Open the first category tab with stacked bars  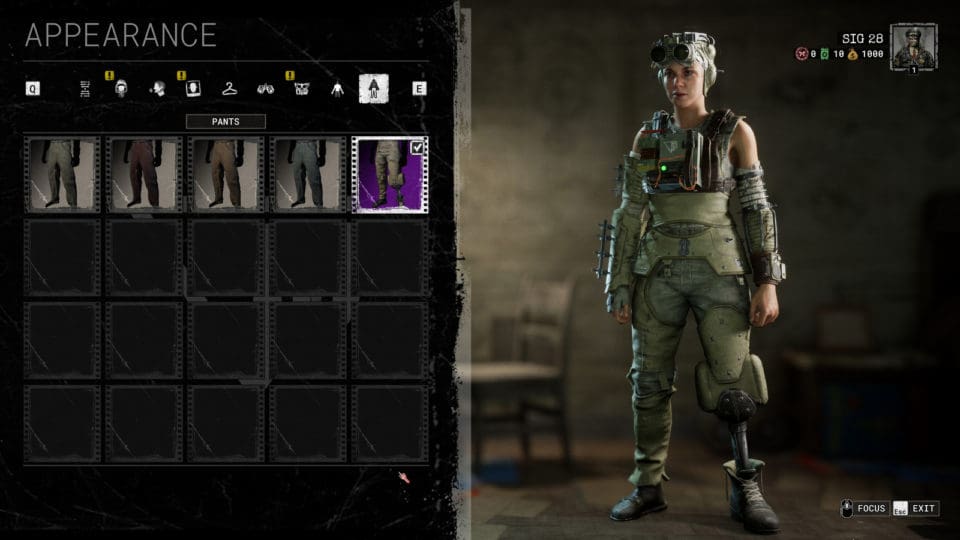click(x=86, y=88)
